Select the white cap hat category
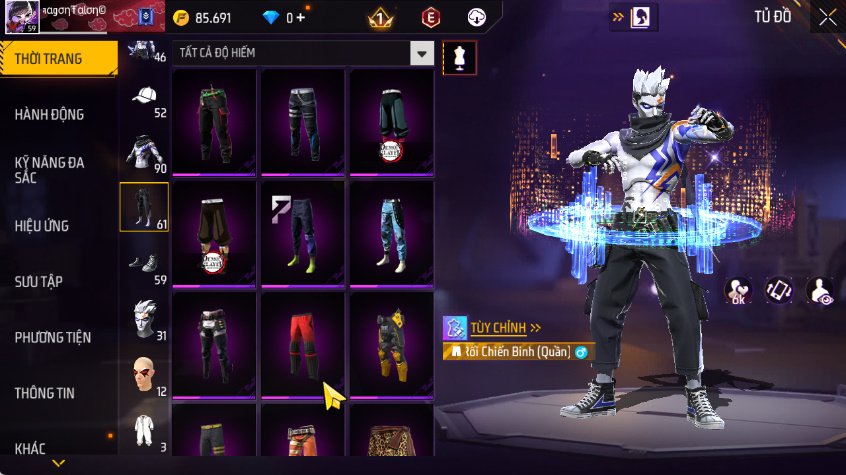 (144, 97)
